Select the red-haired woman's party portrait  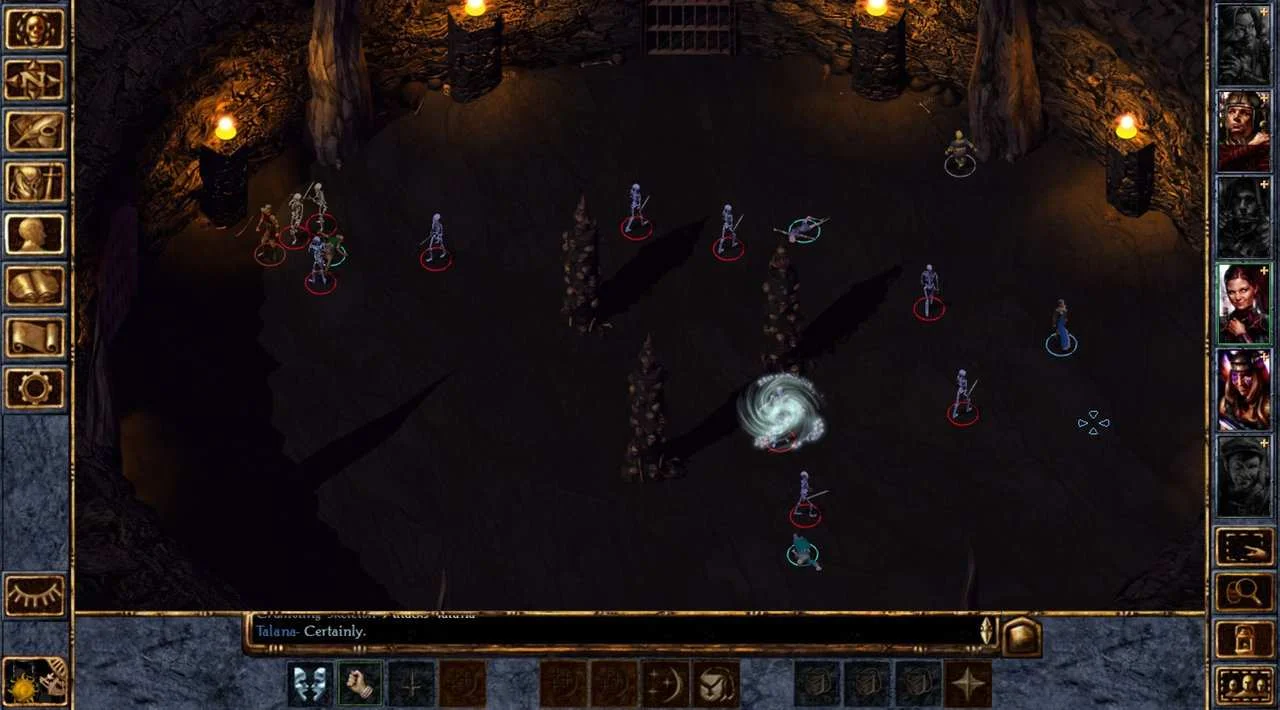point(1243,303)
